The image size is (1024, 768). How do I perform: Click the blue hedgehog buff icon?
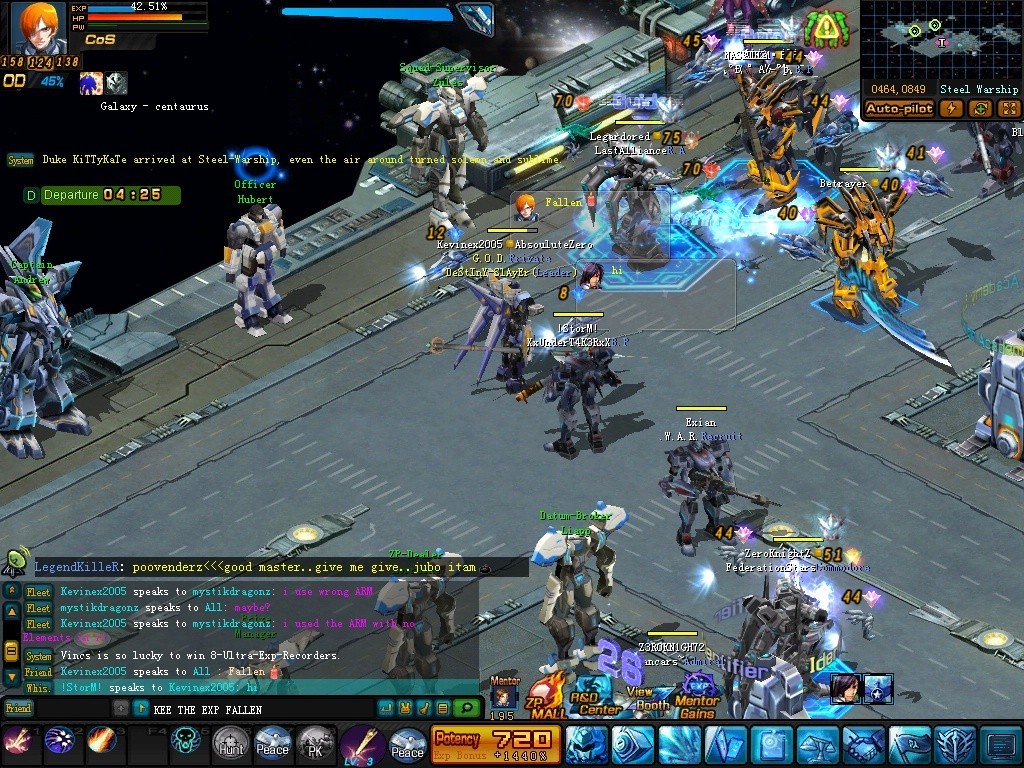[92, 83]
